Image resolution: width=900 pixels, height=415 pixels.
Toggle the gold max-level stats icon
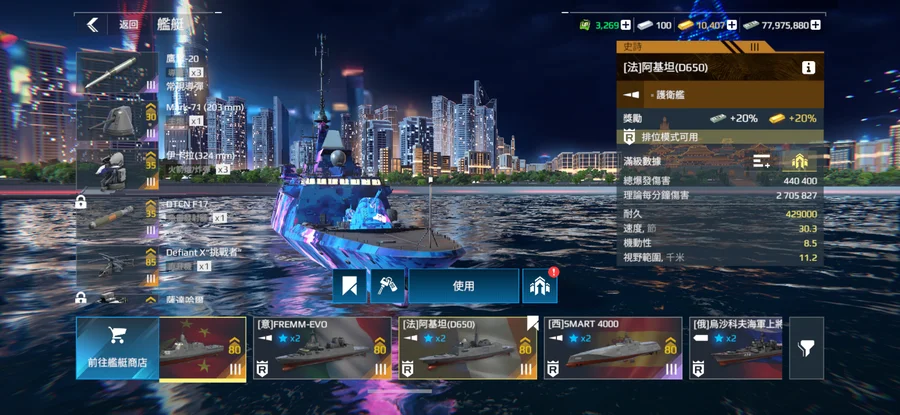(800, 161)
